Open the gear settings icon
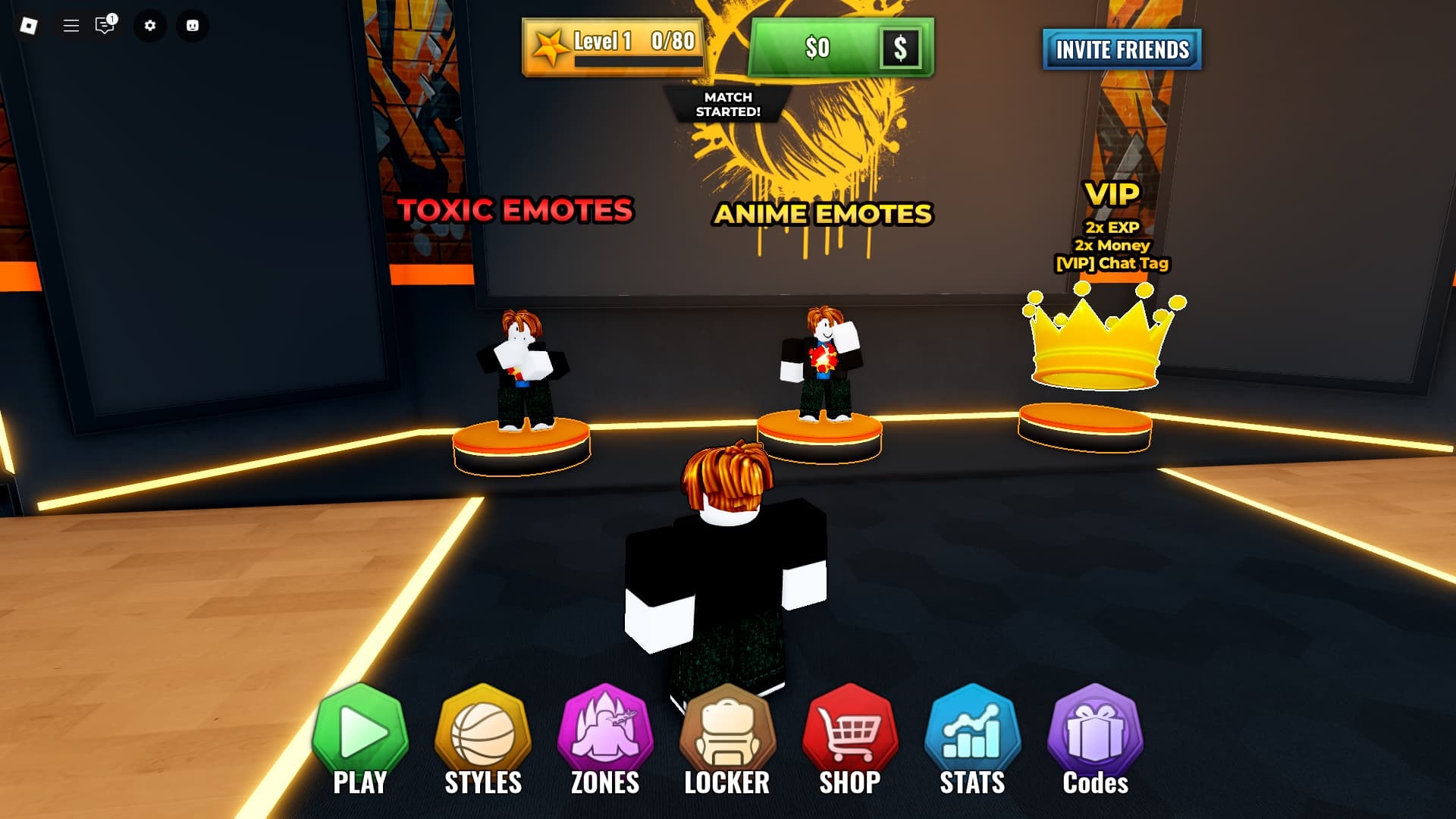The height and width of the screenshot is (819, 1456). tap(150, 26)
